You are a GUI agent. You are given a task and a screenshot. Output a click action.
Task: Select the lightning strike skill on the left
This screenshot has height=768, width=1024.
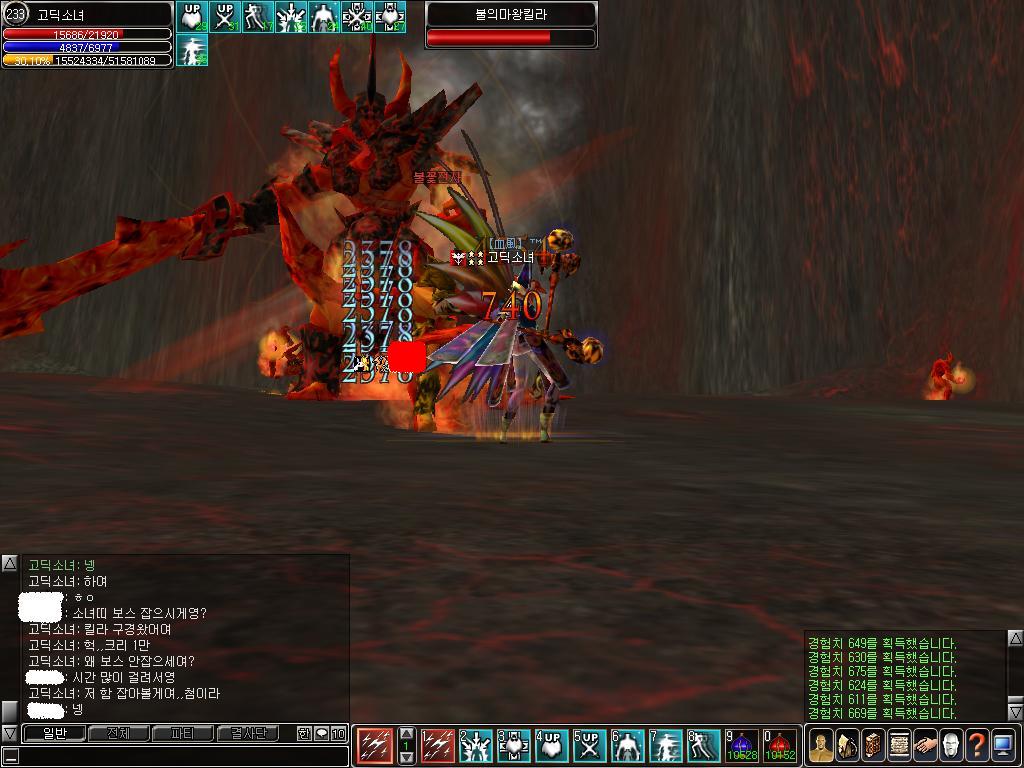click(374, 746)
